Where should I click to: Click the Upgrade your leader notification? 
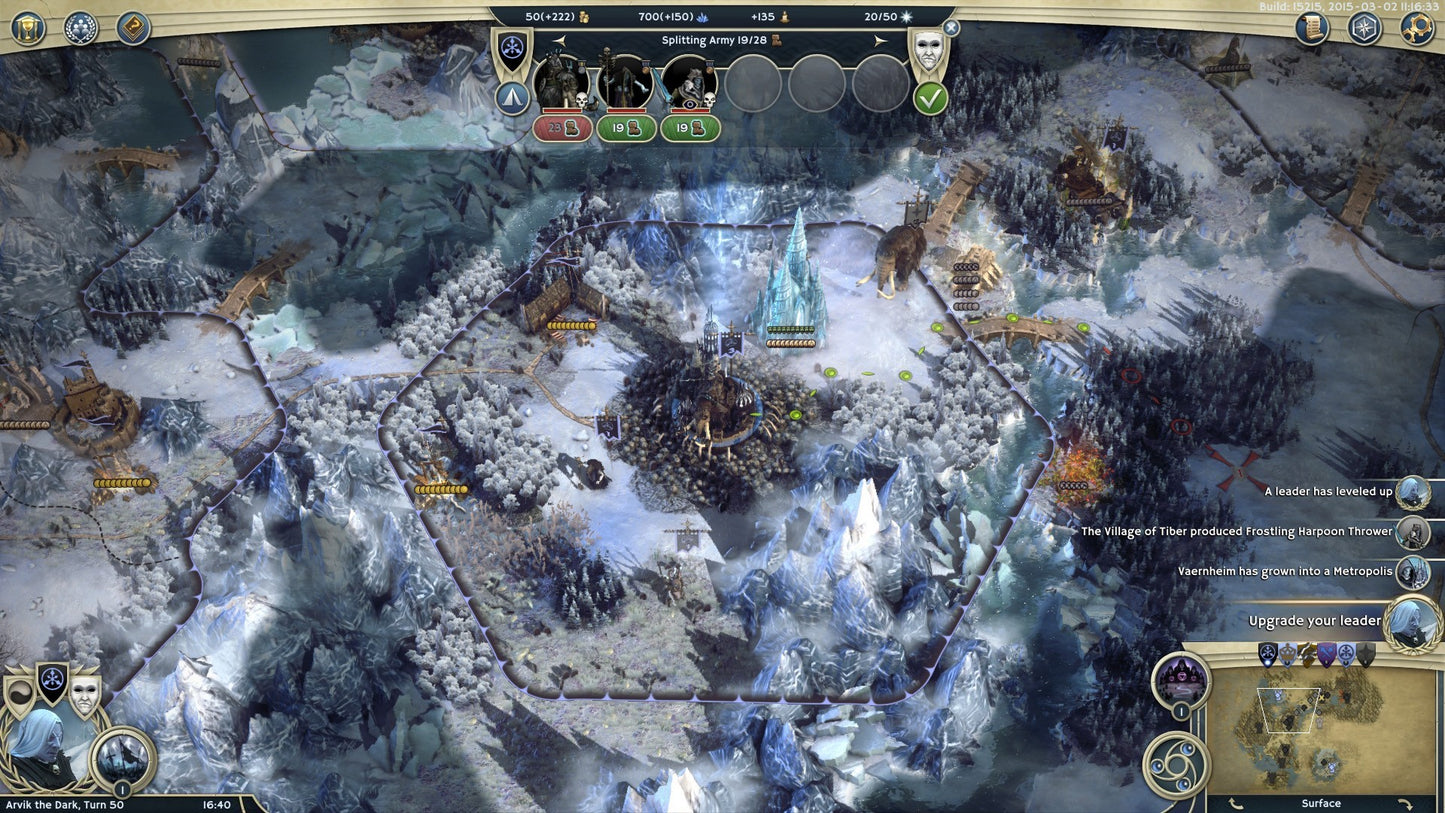click(x=1315, y=620)
